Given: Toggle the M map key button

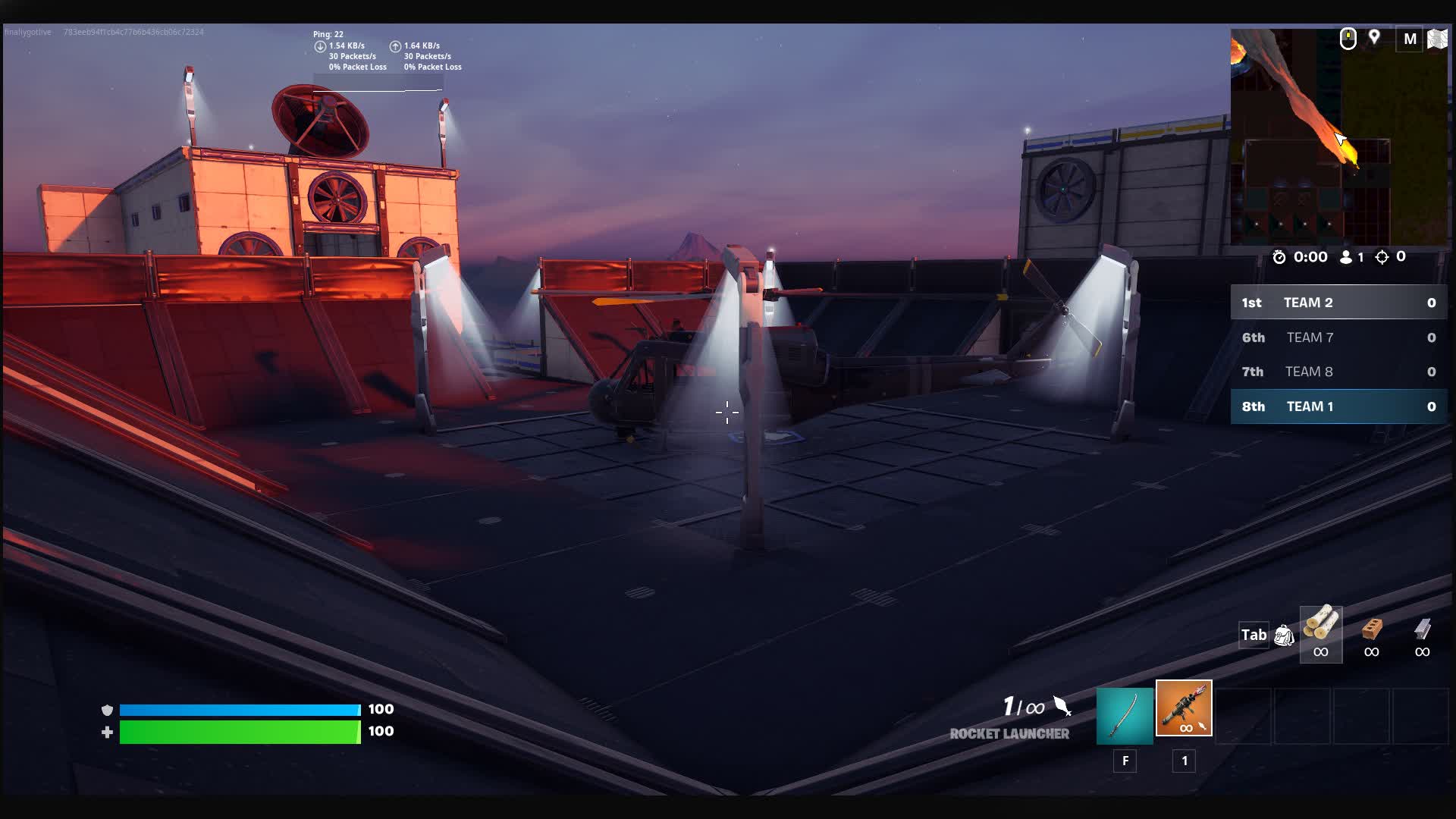Looking at the screenshot, I should 1410,38.
